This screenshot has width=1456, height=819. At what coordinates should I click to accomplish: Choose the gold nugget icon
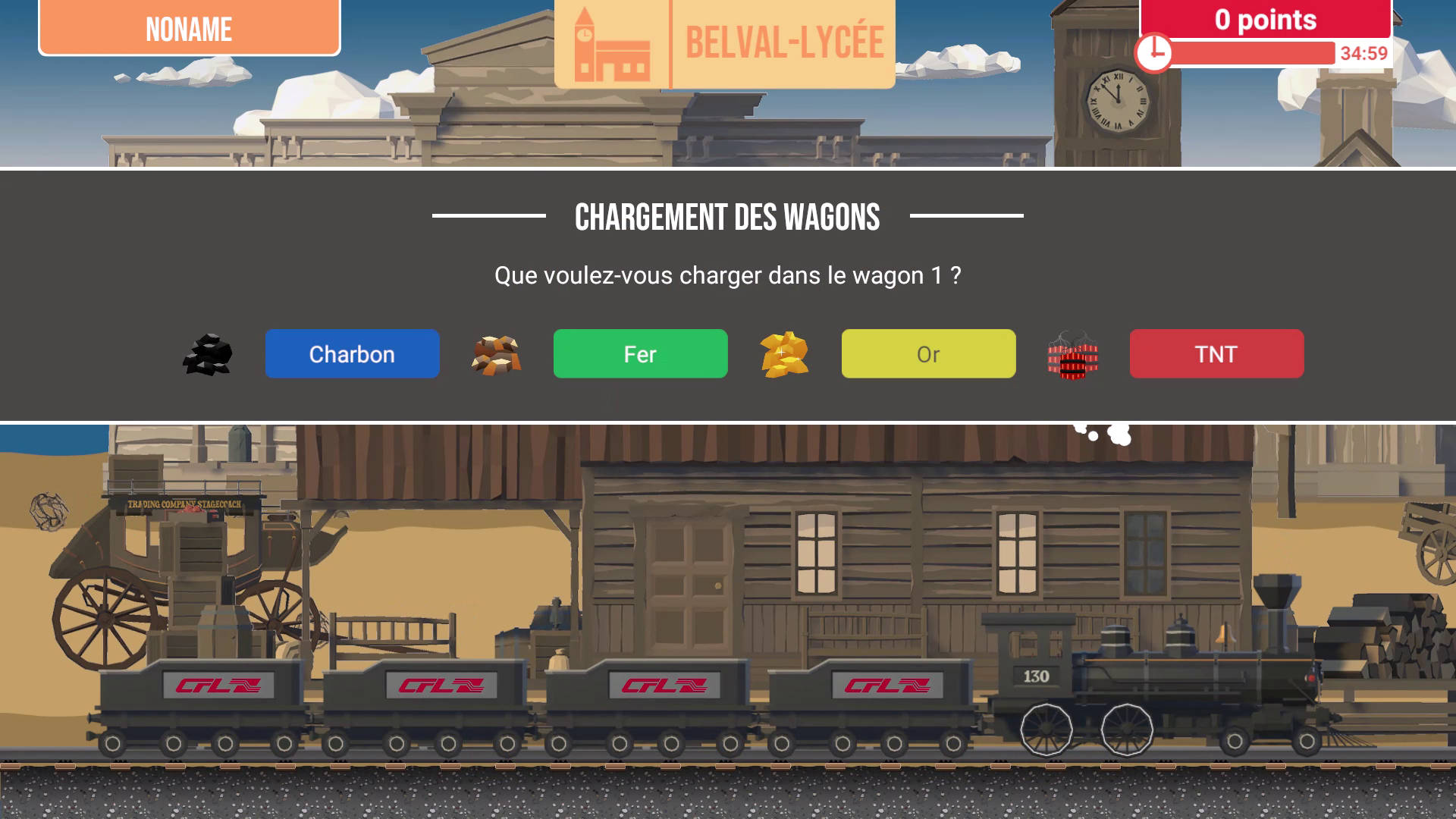click(784, 354)
